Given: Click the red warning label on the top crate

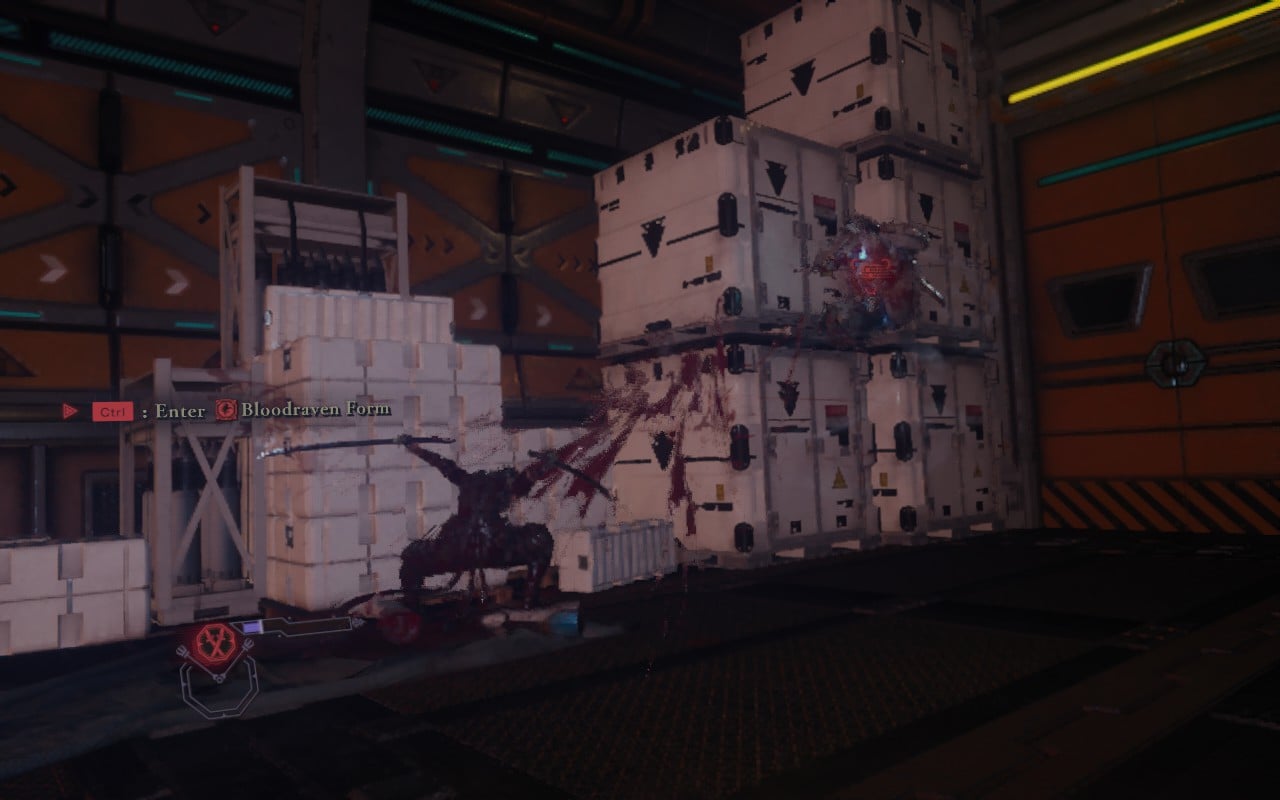Looking at the screenshot, I should point(826,201).
